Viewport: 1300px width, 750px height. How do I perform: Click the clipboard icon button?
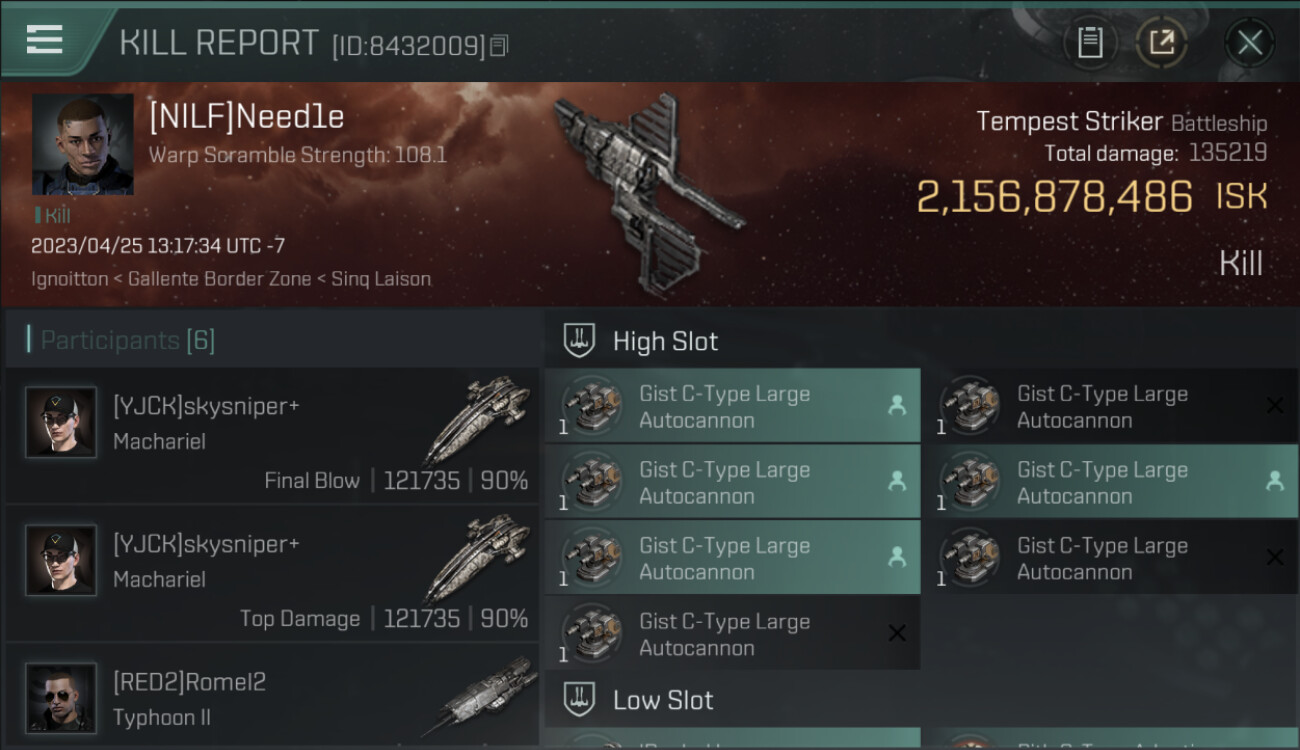click(1090, 43)
